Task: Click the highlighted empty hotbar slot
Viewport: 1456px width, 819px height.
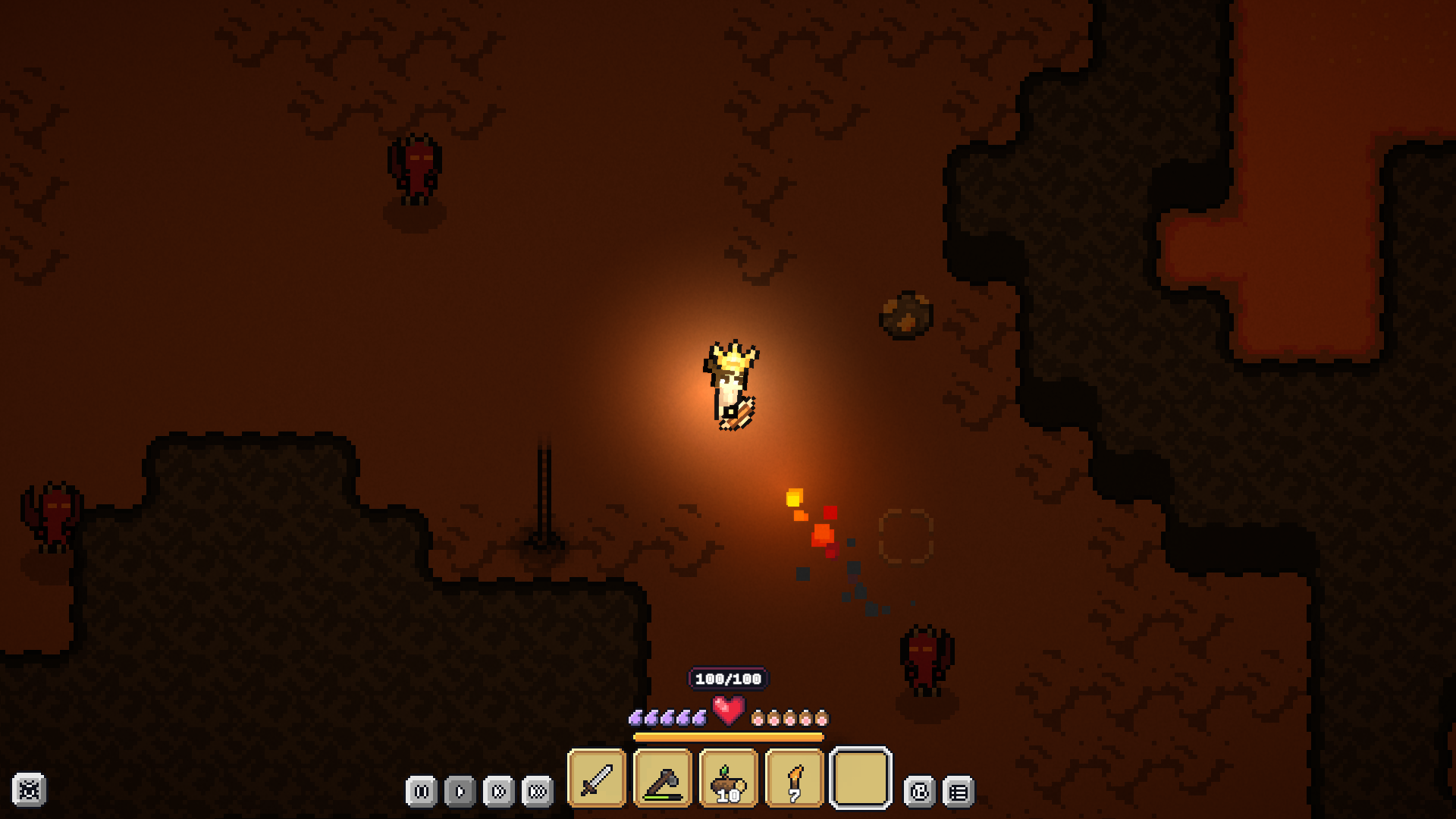Action: tap(861, 779)
